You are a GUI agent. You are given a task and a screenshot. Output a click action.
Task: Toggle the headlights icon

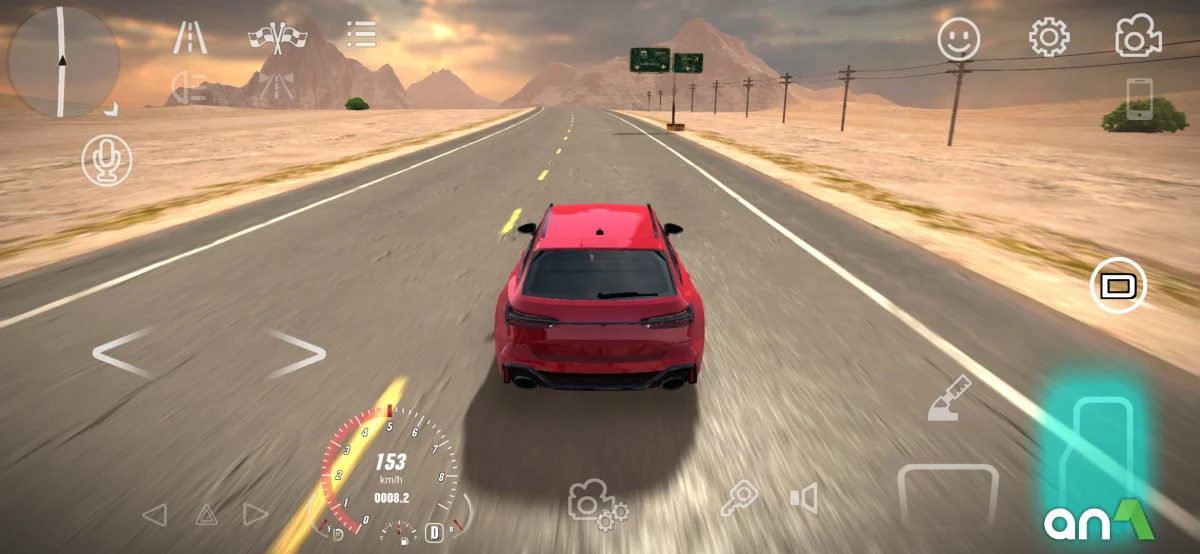[189, 87]
